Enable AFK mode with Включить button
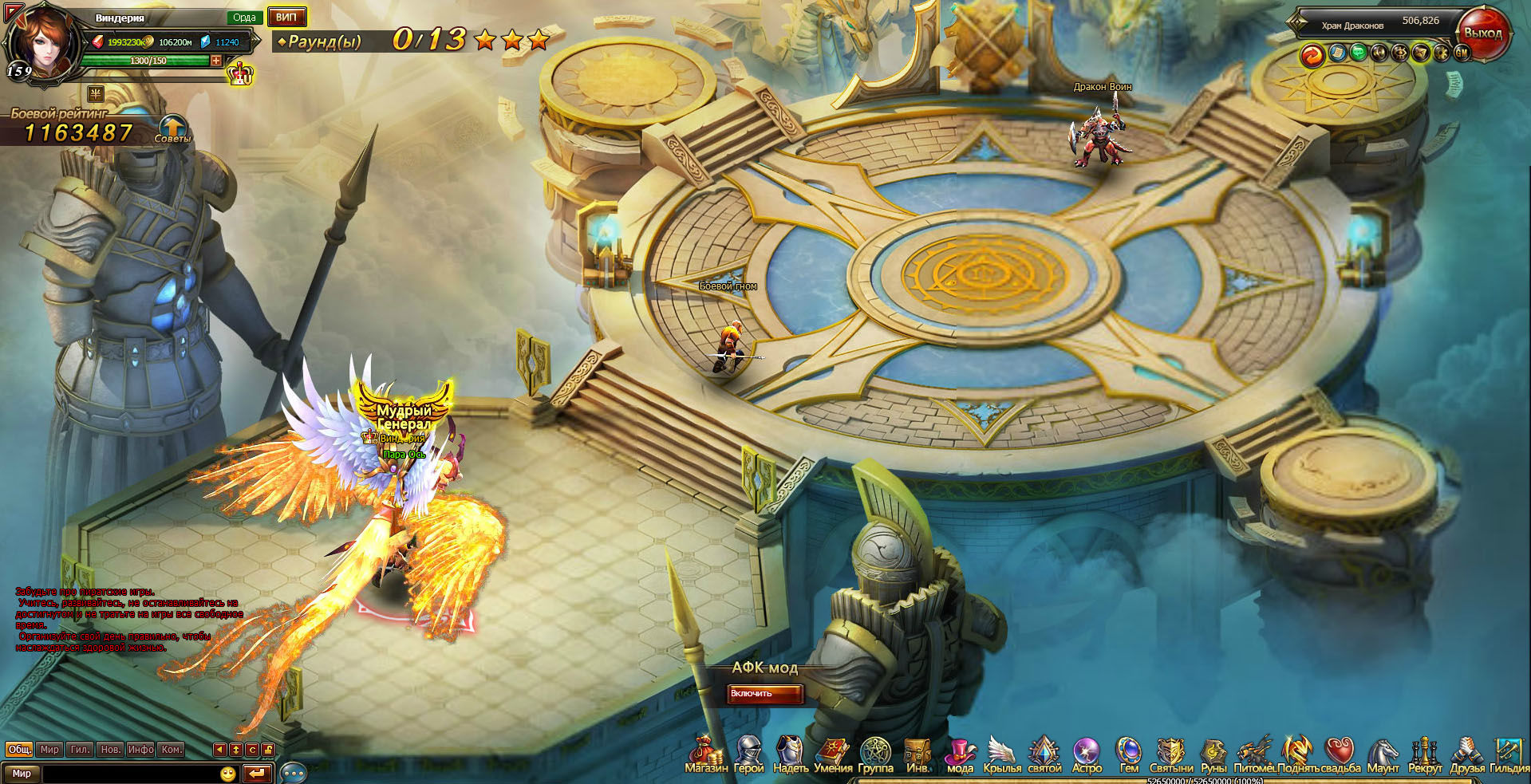This screenshot has width=1531, height=784. pyautogui.click(x=764, y=694)
